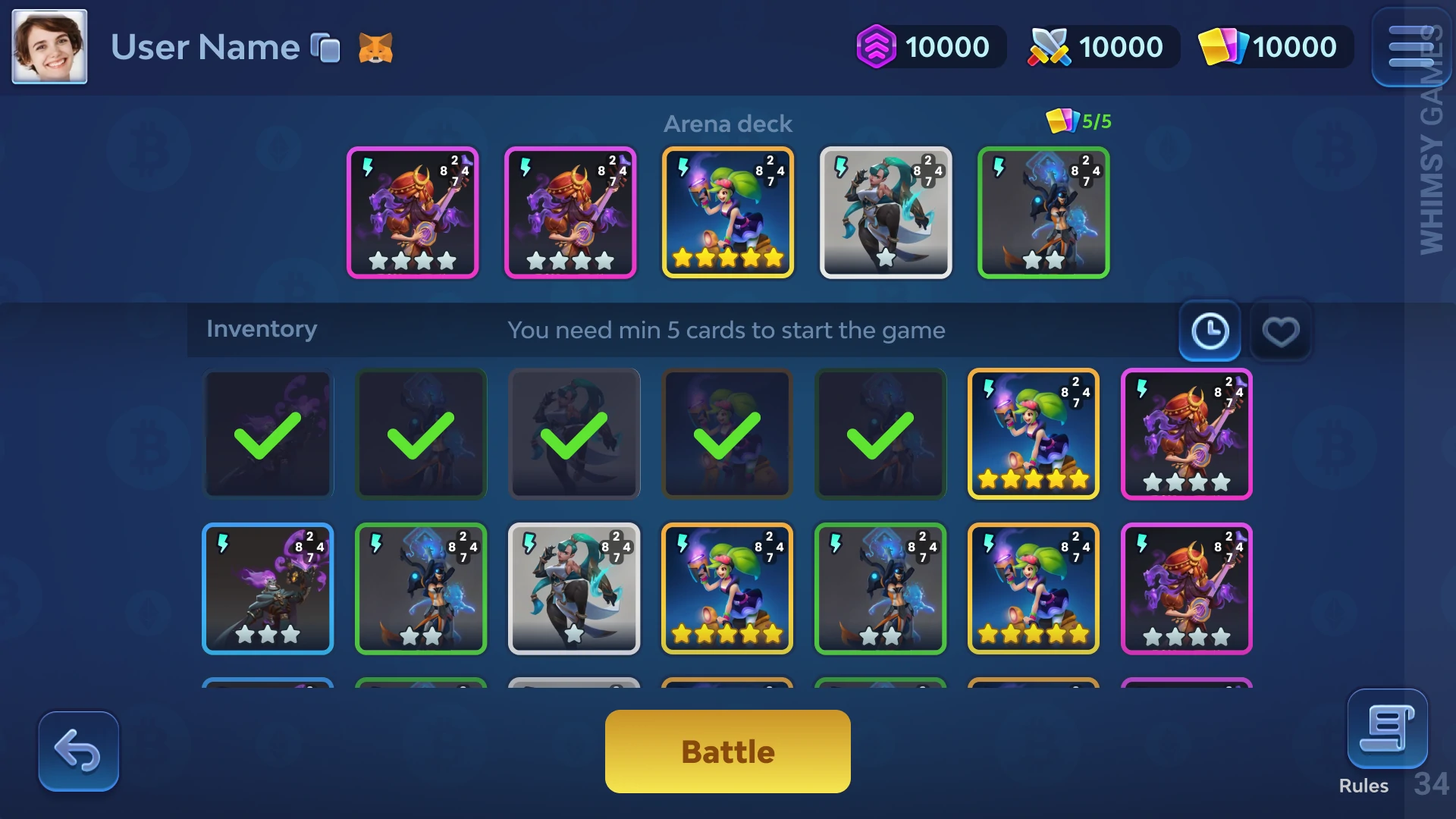Select the gold five-star card in Arena deck
This screenshot has width=1456, height=819.
(727, 212)
